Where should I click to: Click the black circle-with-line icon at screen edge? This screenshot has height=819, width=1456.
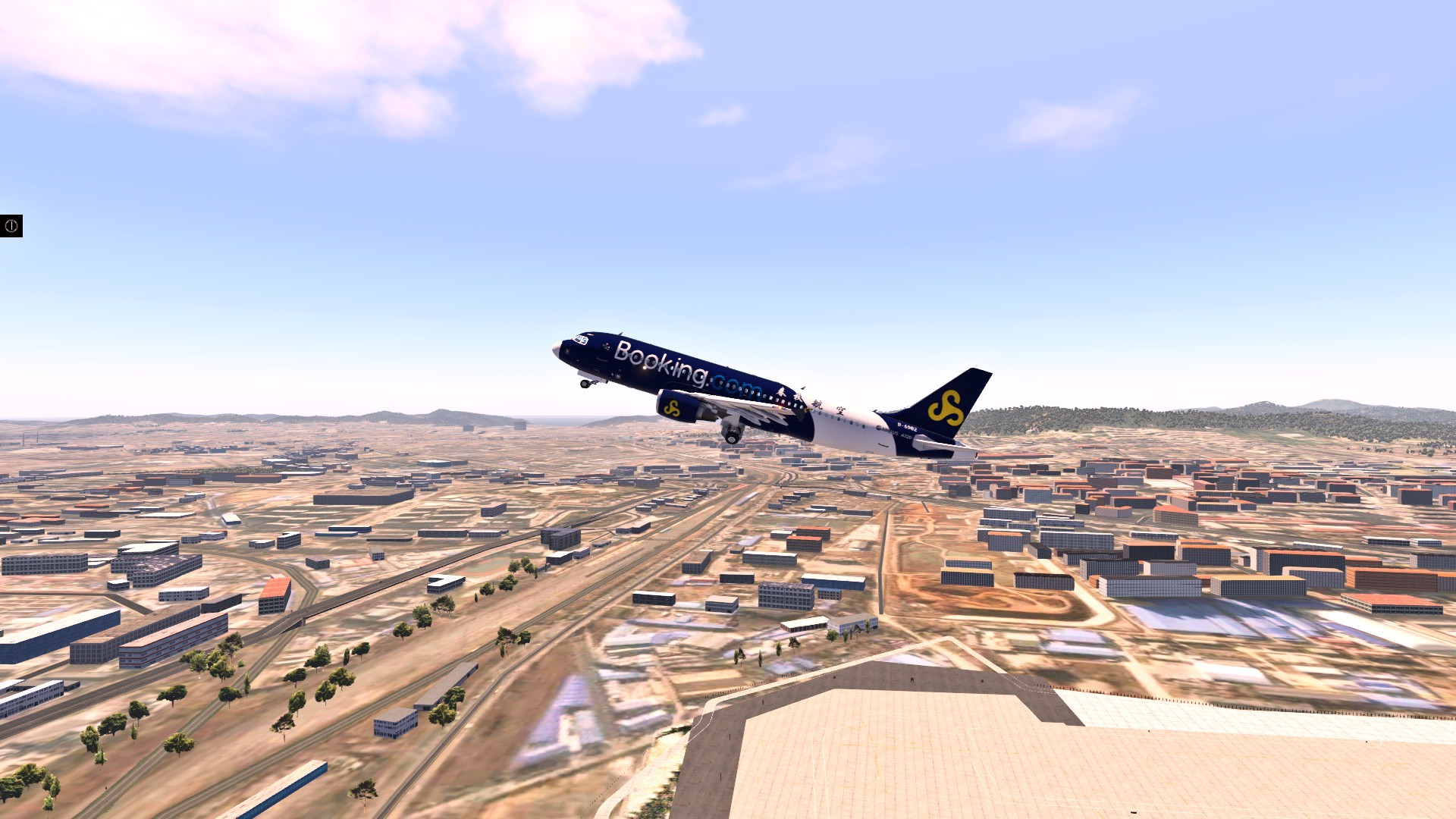pyautogui.click(x=11, y=226)
